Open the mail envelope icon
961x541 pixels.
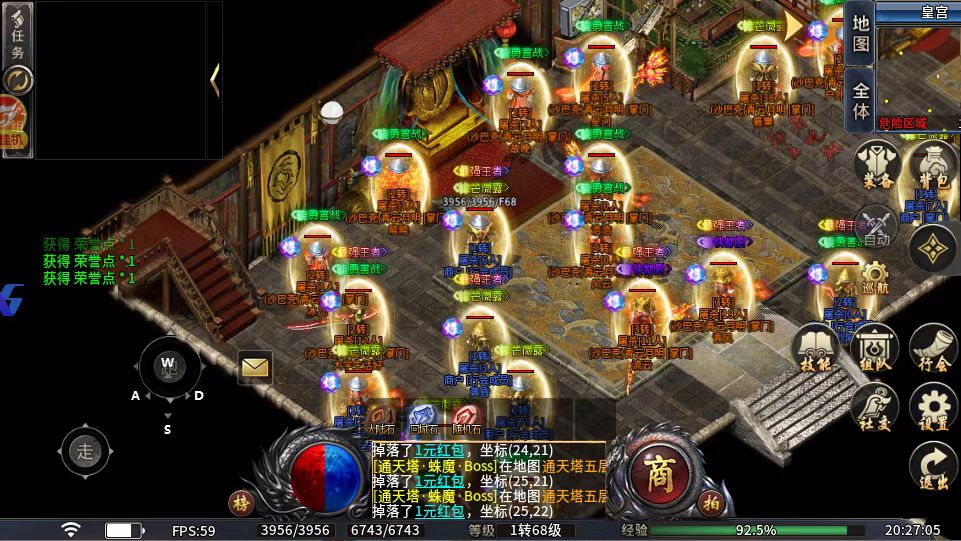pos(255,367)
